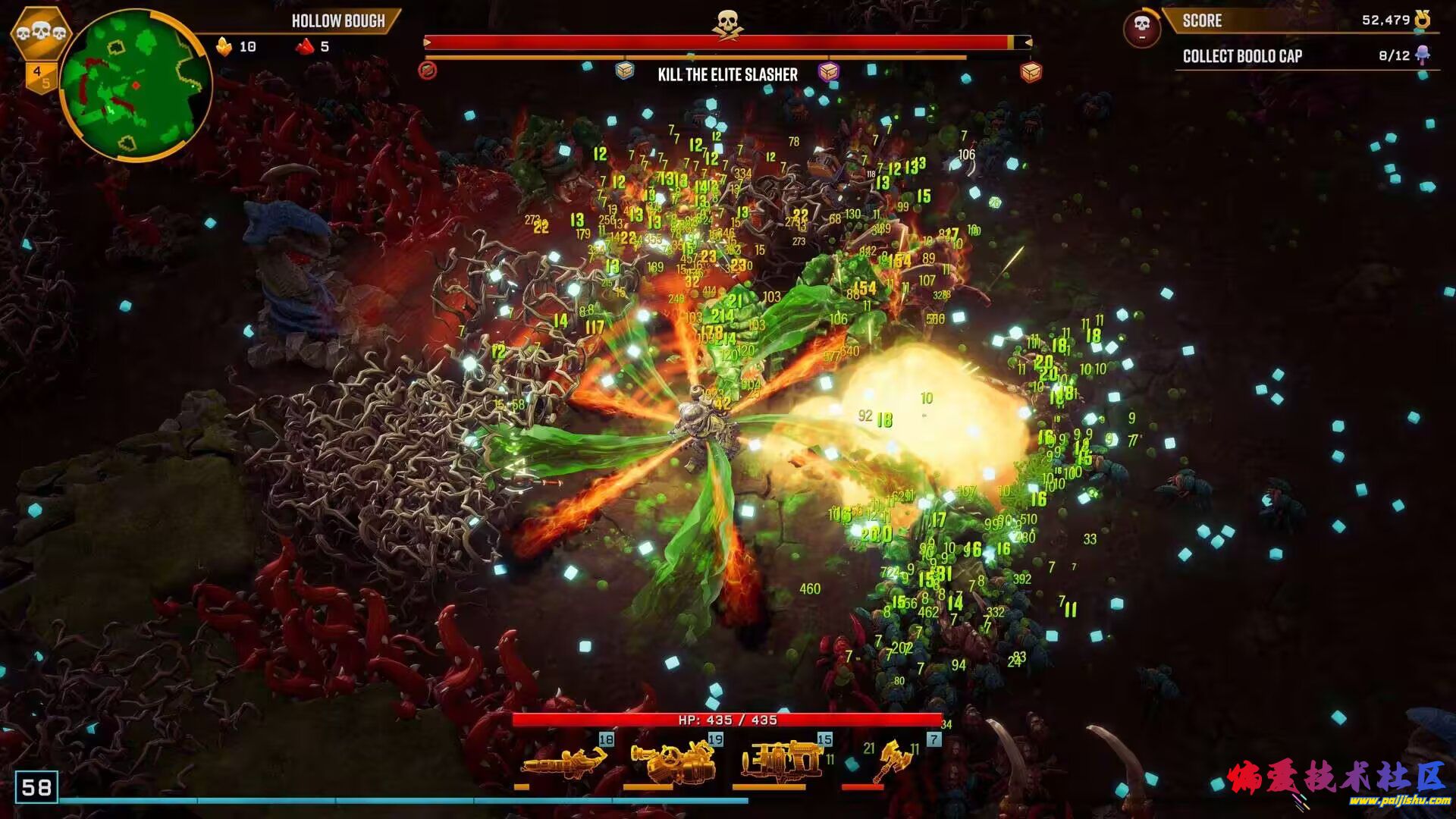The image size is (1456, 819).
Task: Click the crossed-out red crate icon
Action: click(428, 71)
